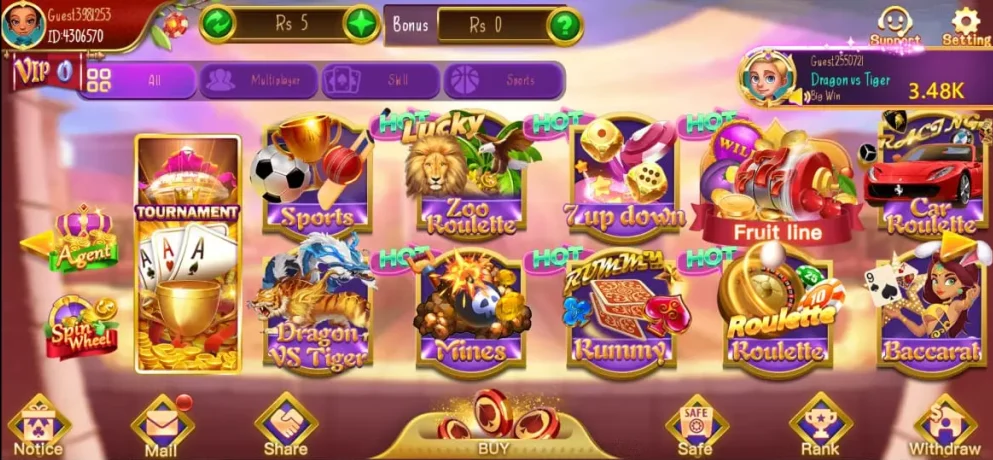Play the Dragon VS Tiger game
Screen dimensions: 993x460
(x=316, y=311)
